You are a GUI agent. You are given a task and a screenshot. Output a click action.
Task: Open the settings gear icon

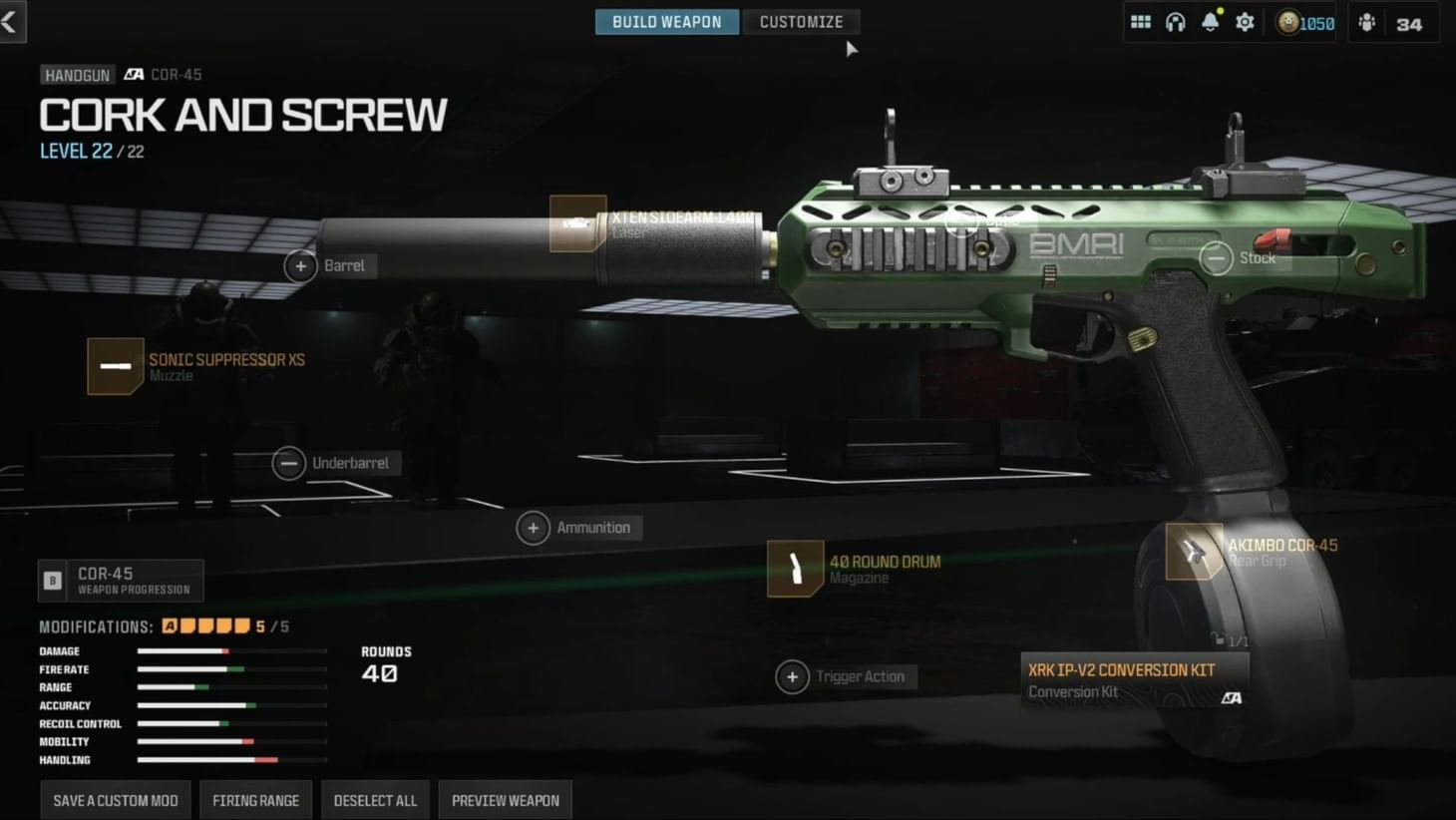[1245, 21]
